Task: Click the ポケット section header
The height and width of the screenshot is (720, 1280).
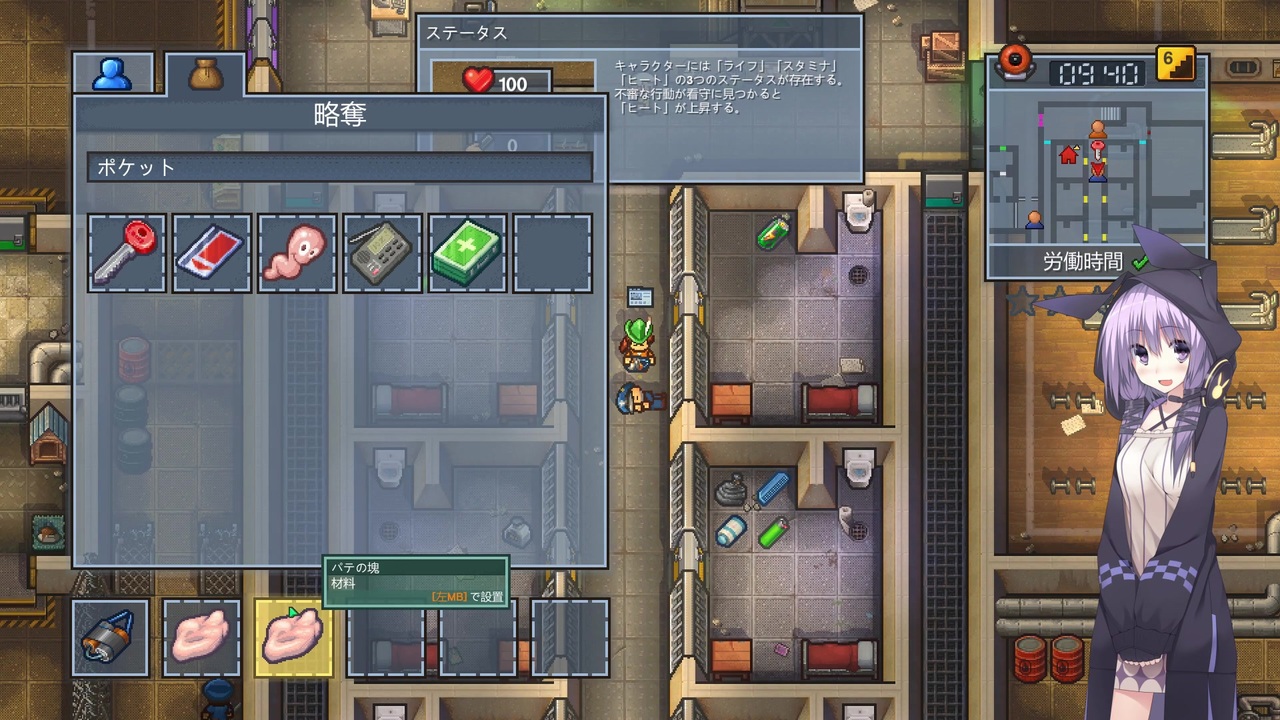Action: pyautogui.click(x=135, y=167)
